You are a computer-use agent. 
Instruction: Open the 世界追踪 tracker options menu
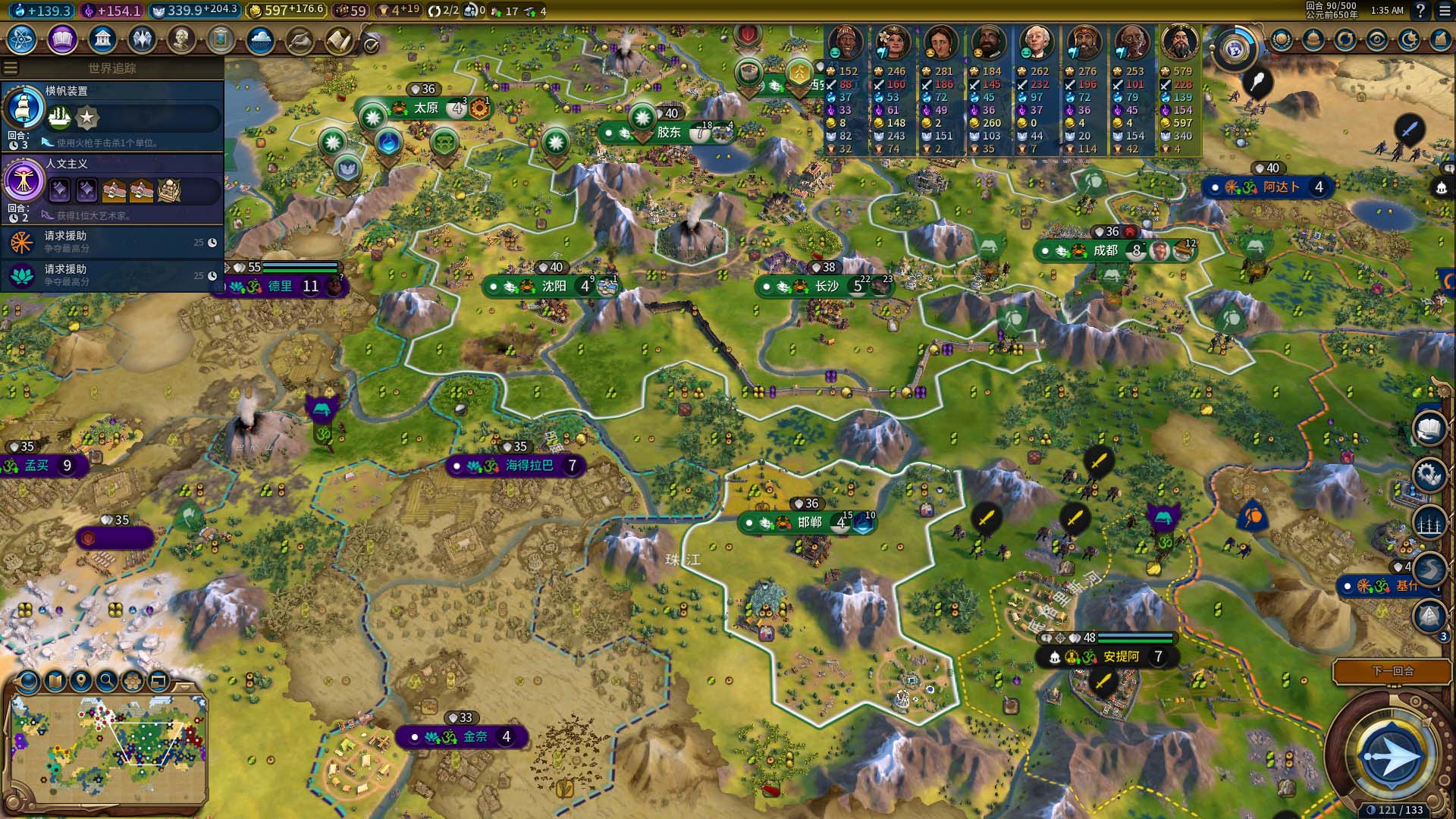click(11, 68)
